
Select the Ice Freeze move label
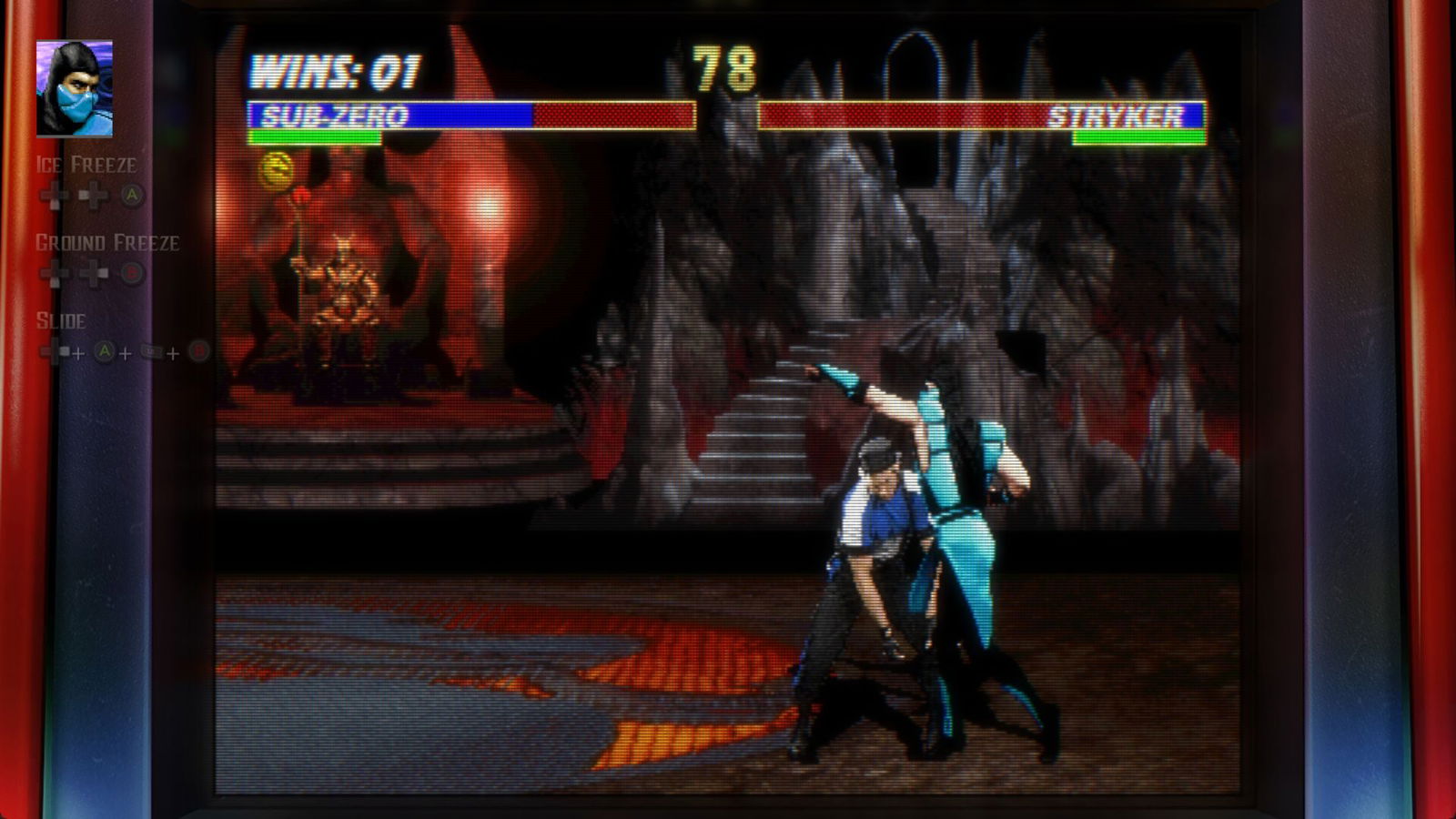coord(86,165)
